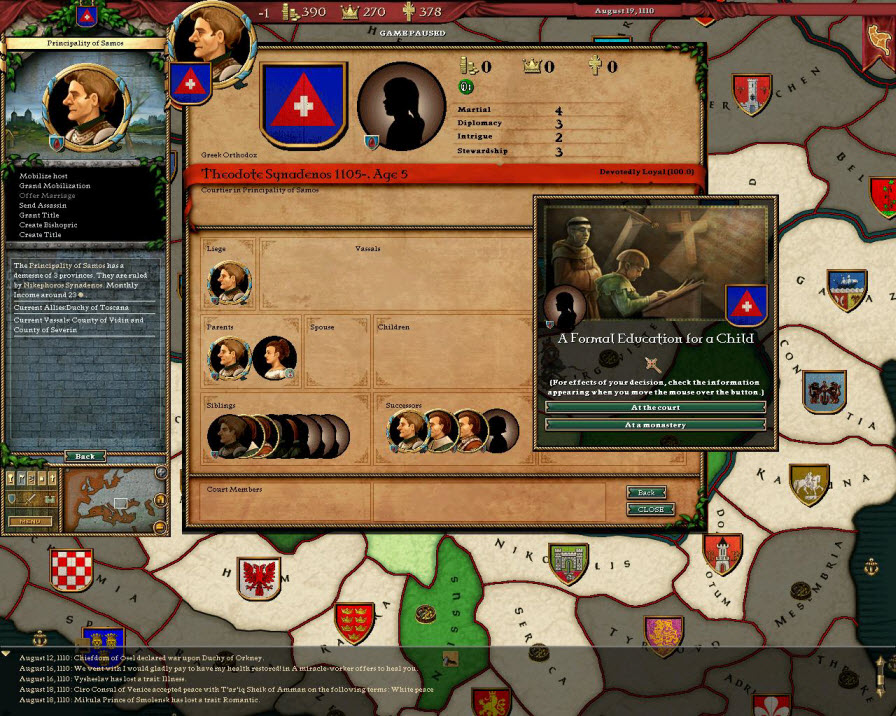Select Grand Mobilization
Image resolution: width=896 pixels, height=716 pixels.
pyautogui.click(x=55, y=186)
